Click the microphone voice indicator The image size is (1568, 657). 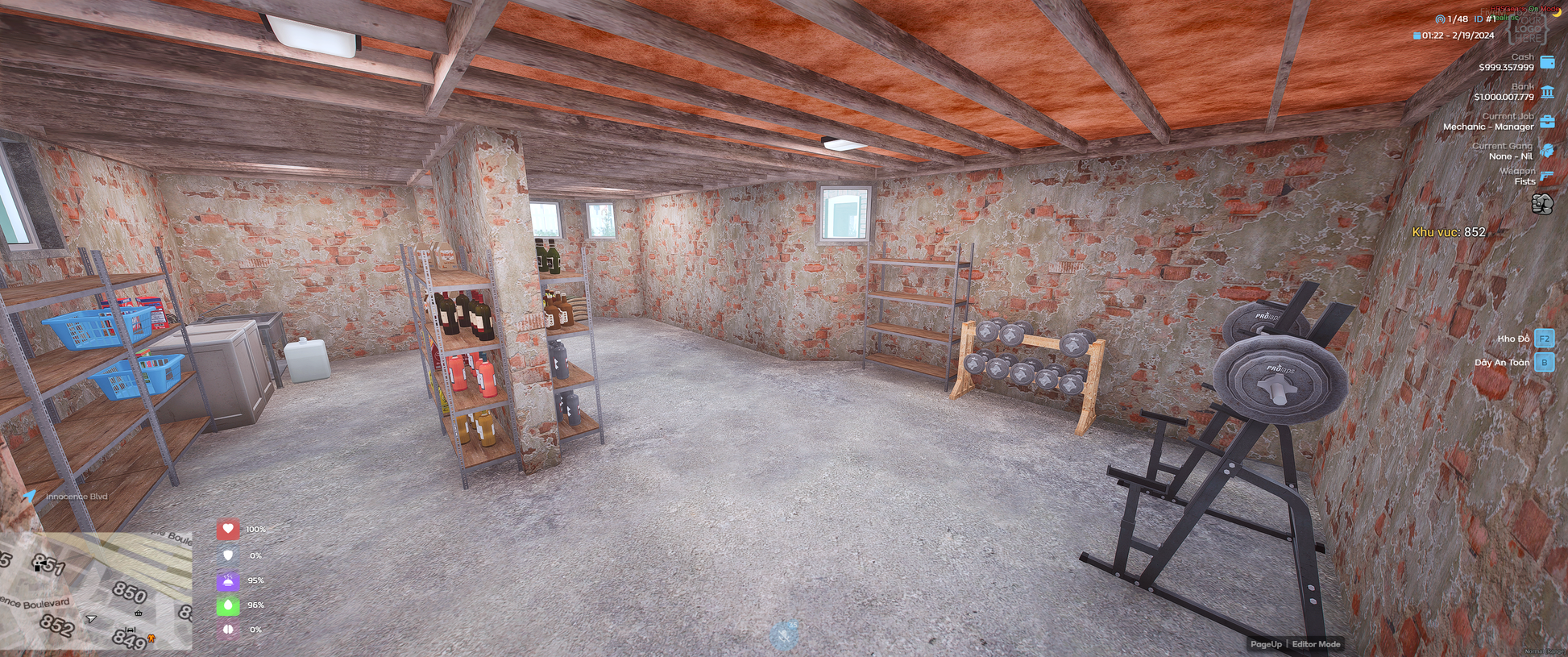click(784, 635)
